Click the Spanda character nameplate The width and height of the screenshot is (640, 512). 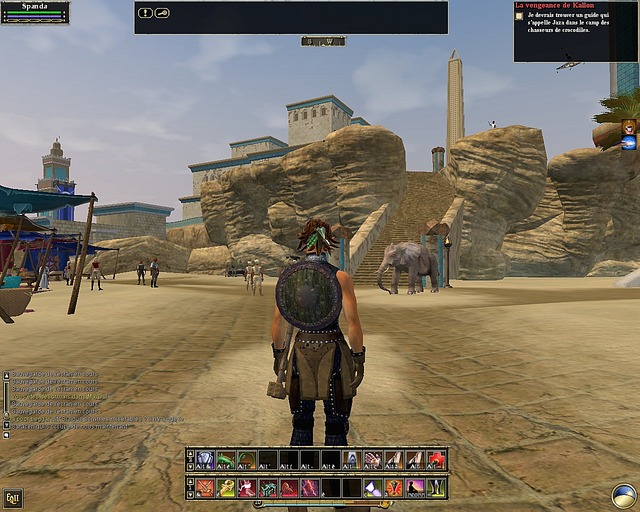[x=35, y=6]
